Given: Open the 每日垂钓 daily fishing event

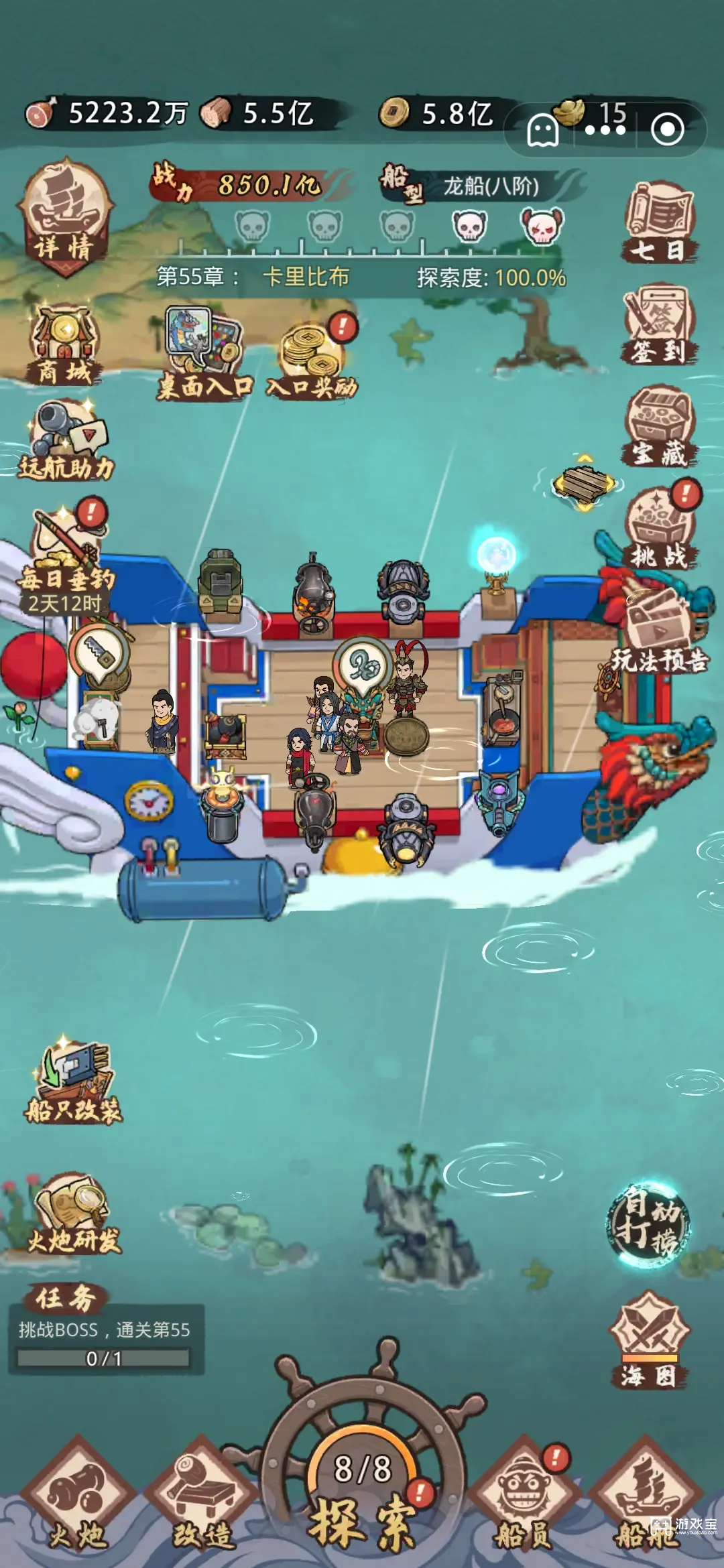Looking at the screenshot, I should click(65, 556).
